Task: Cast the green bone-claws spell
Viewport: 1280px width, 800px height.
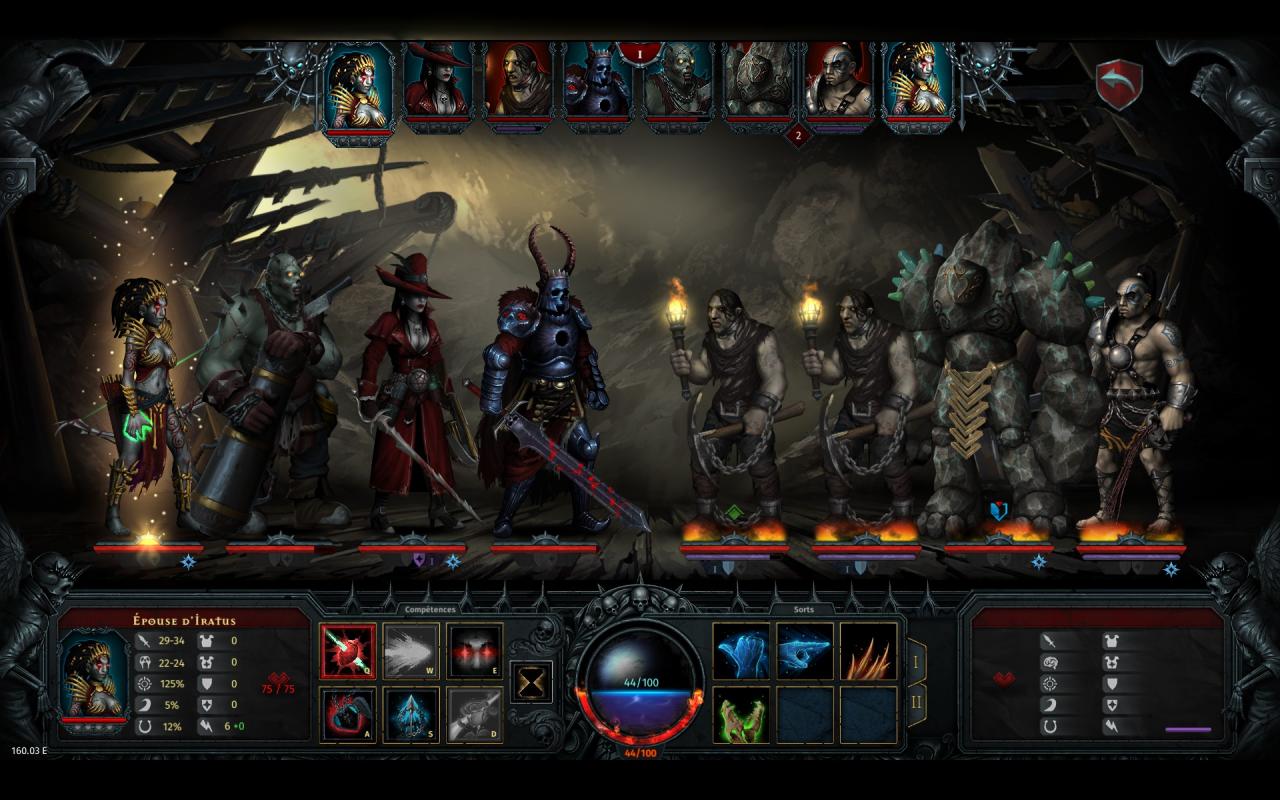Action: point(741,714)
